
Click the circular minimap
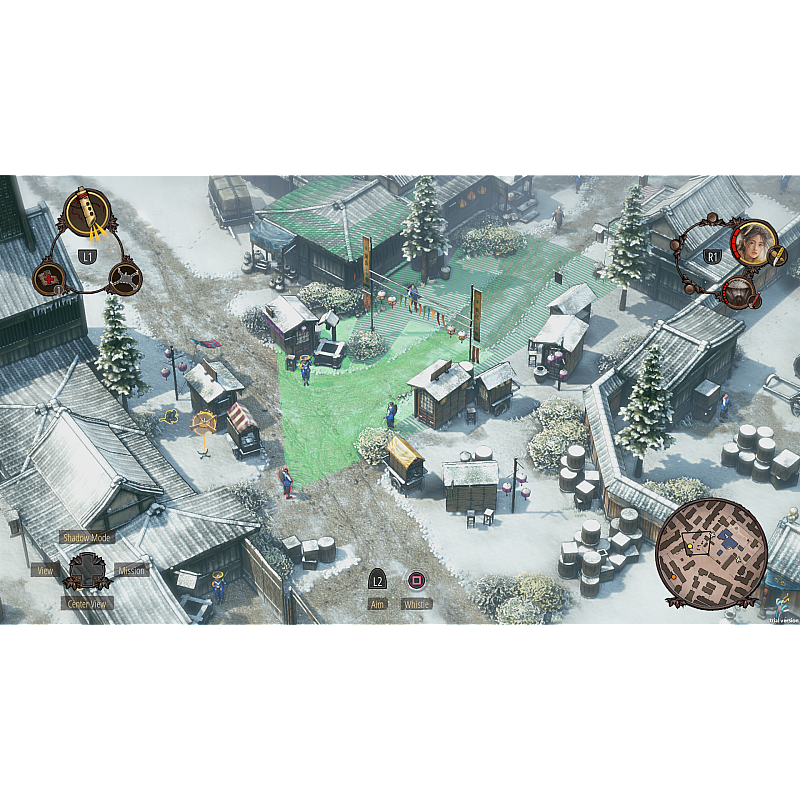click(711, 553)
